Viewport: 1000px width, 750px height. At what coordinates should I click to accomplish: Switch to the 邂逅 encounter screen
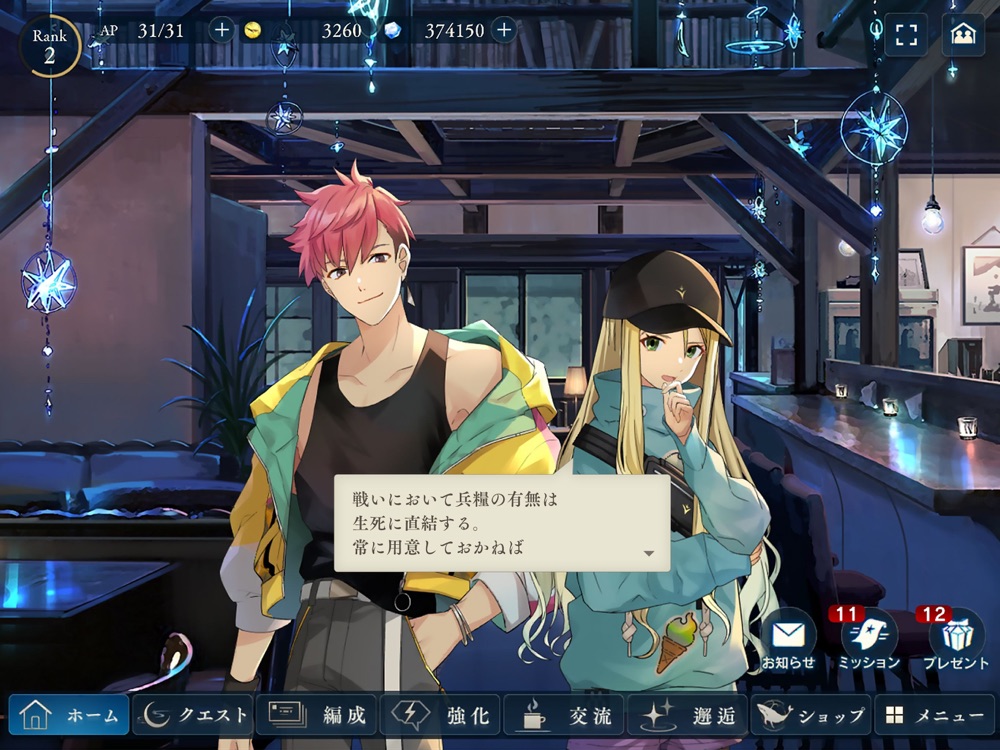tap(687, 715)
